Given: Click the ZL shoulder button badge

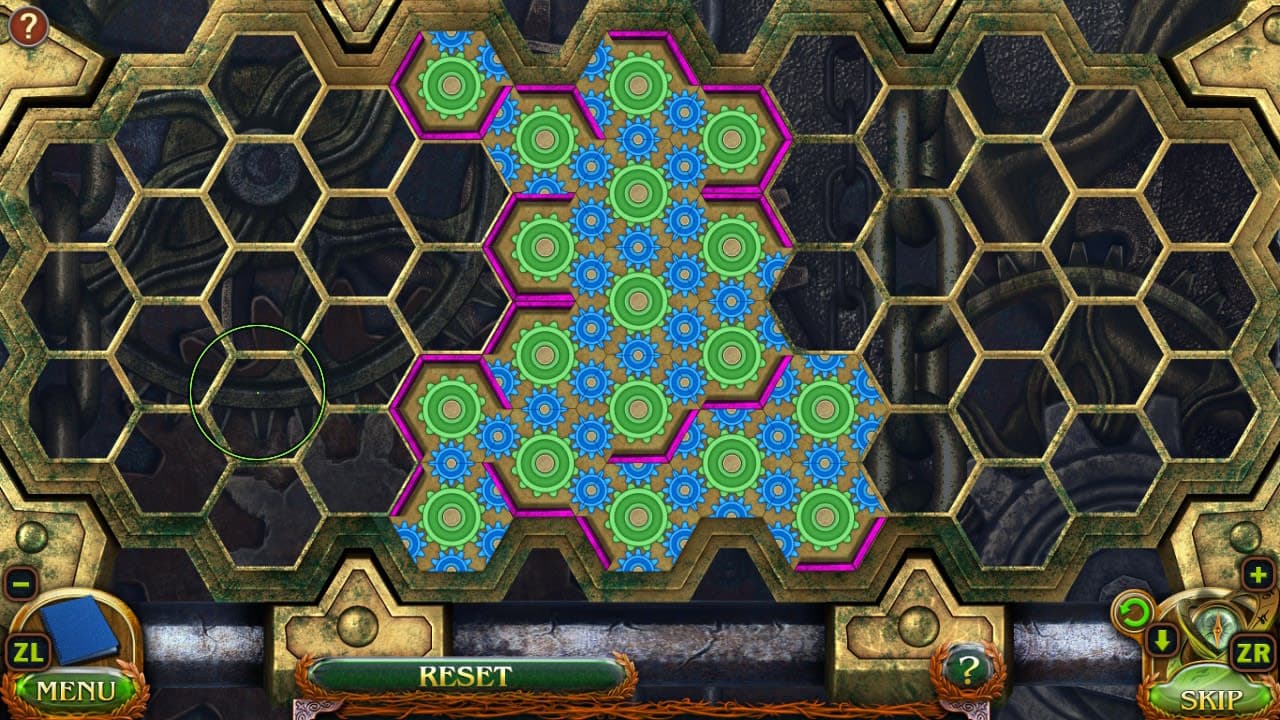Looking at the screenshot, I should click(29, 655).
